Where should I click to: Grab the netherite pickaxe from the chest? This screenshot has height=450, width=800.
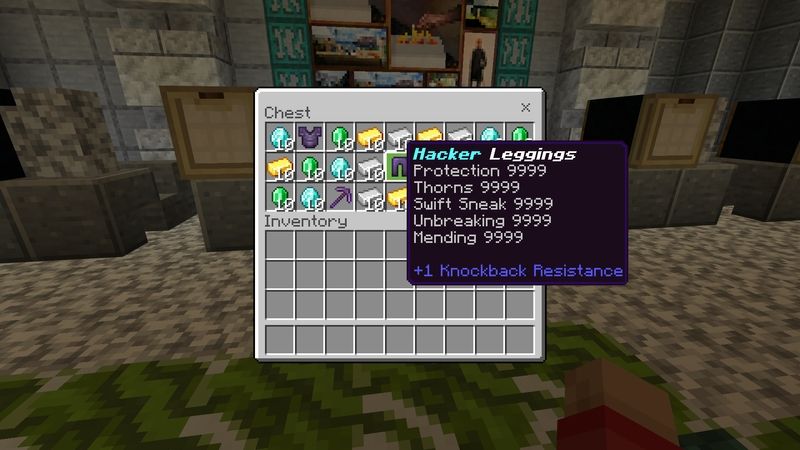click(x=339, y=197)
